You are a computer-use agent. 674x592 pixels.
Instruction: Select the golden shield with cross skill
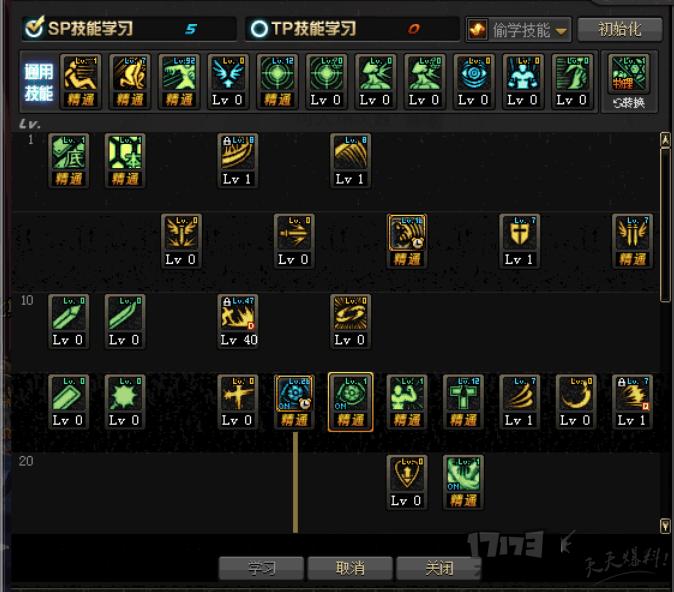pos(519,233)
